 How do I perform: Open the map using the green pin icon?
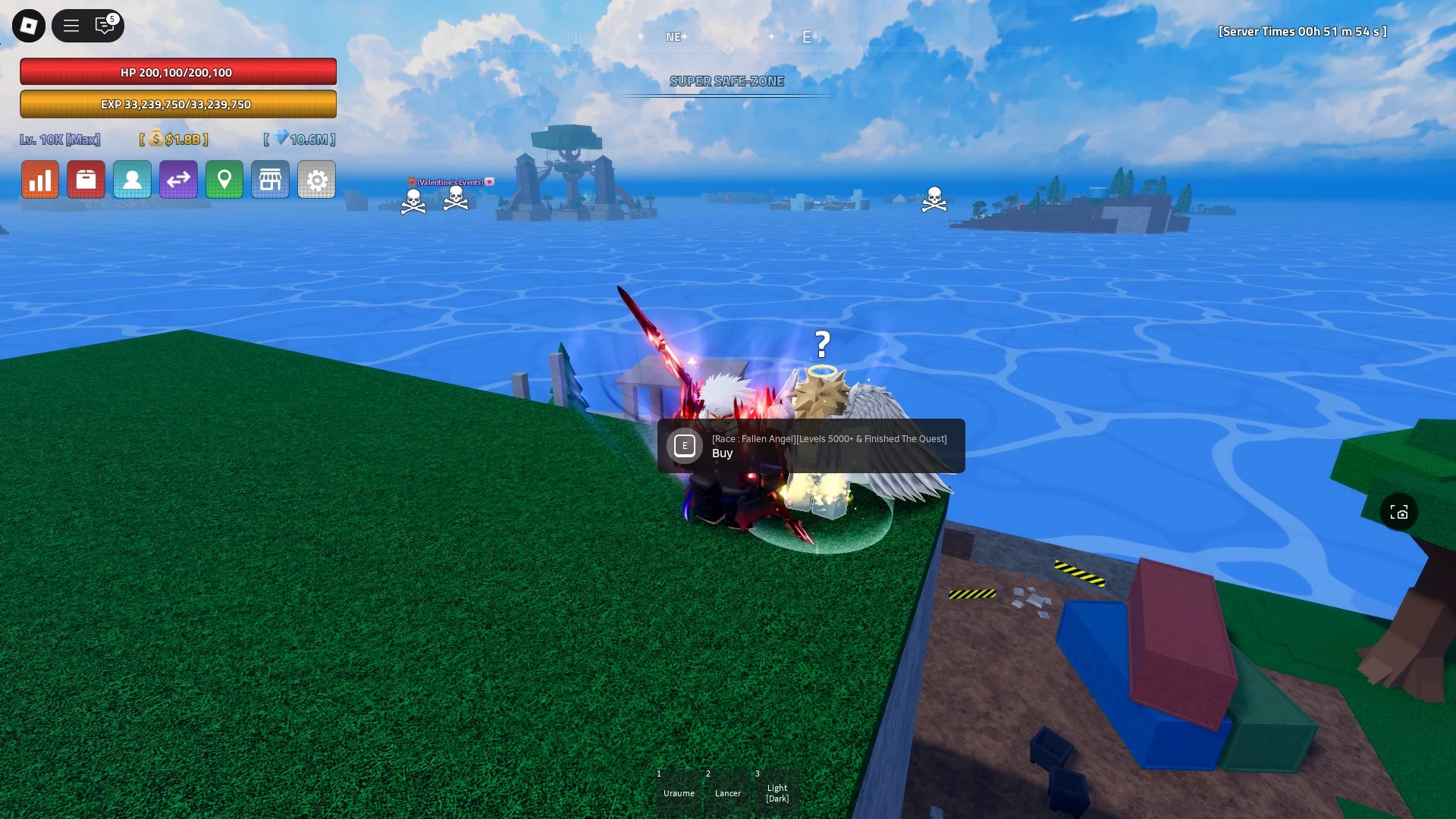click(x=224, y=180)
